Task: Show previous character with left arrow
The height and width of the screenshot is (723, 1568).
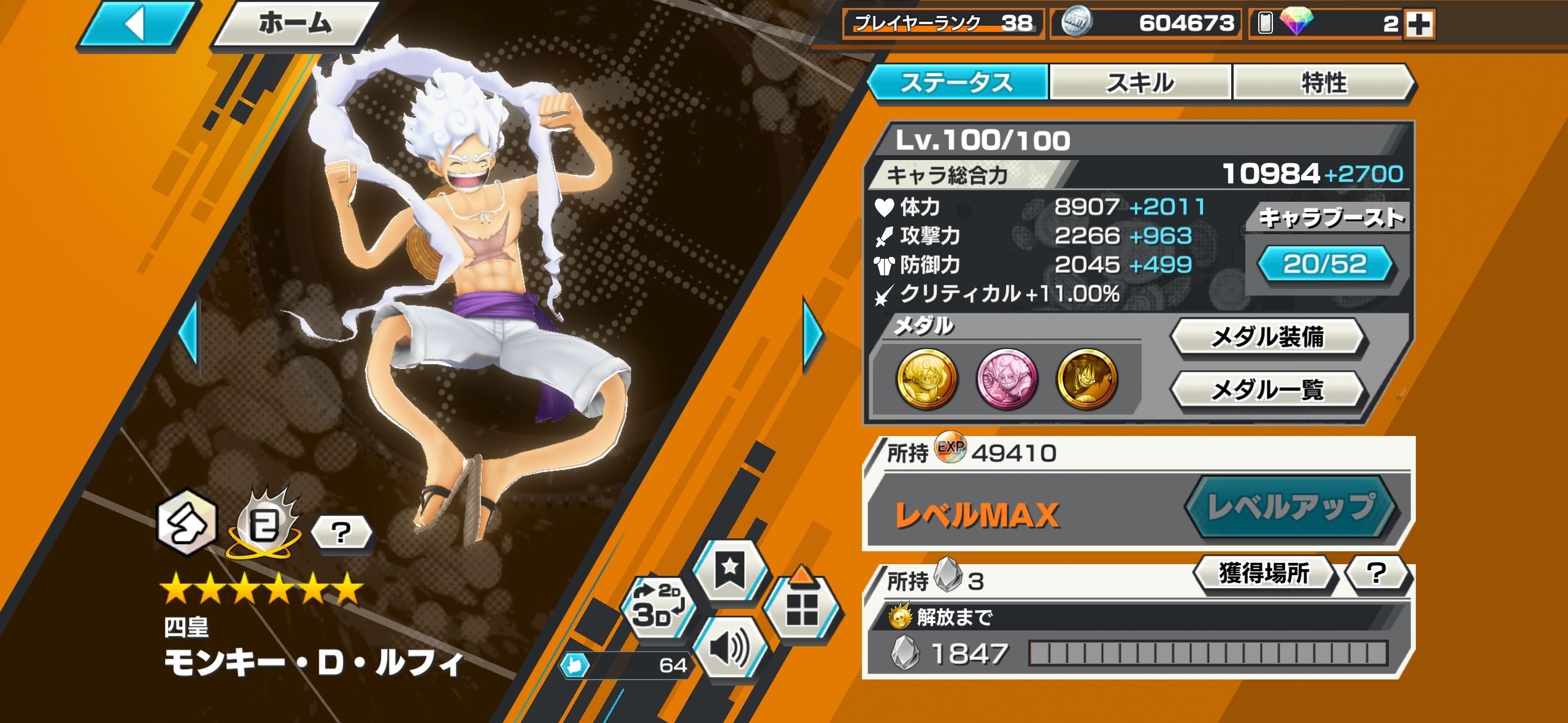Action: coord(190,335)
